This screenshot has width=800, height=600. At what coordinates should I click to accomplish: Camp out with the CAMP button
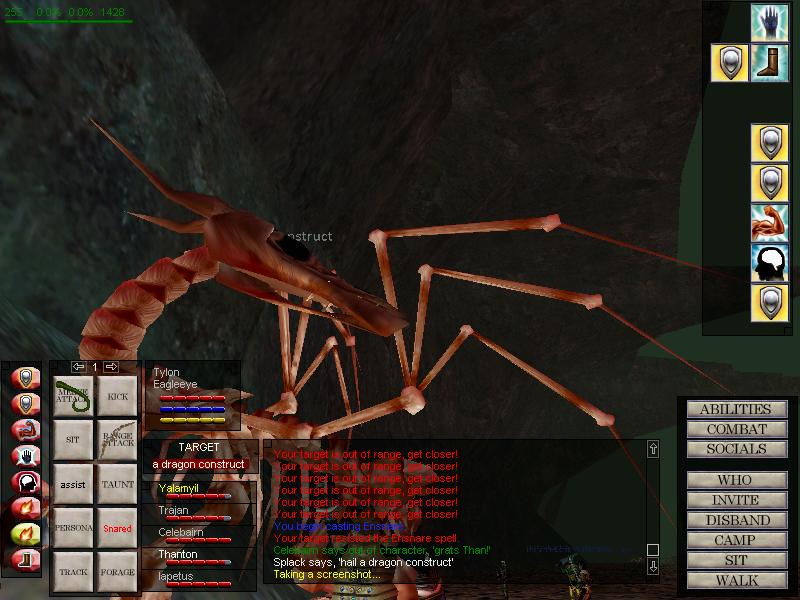pos(735,540)
